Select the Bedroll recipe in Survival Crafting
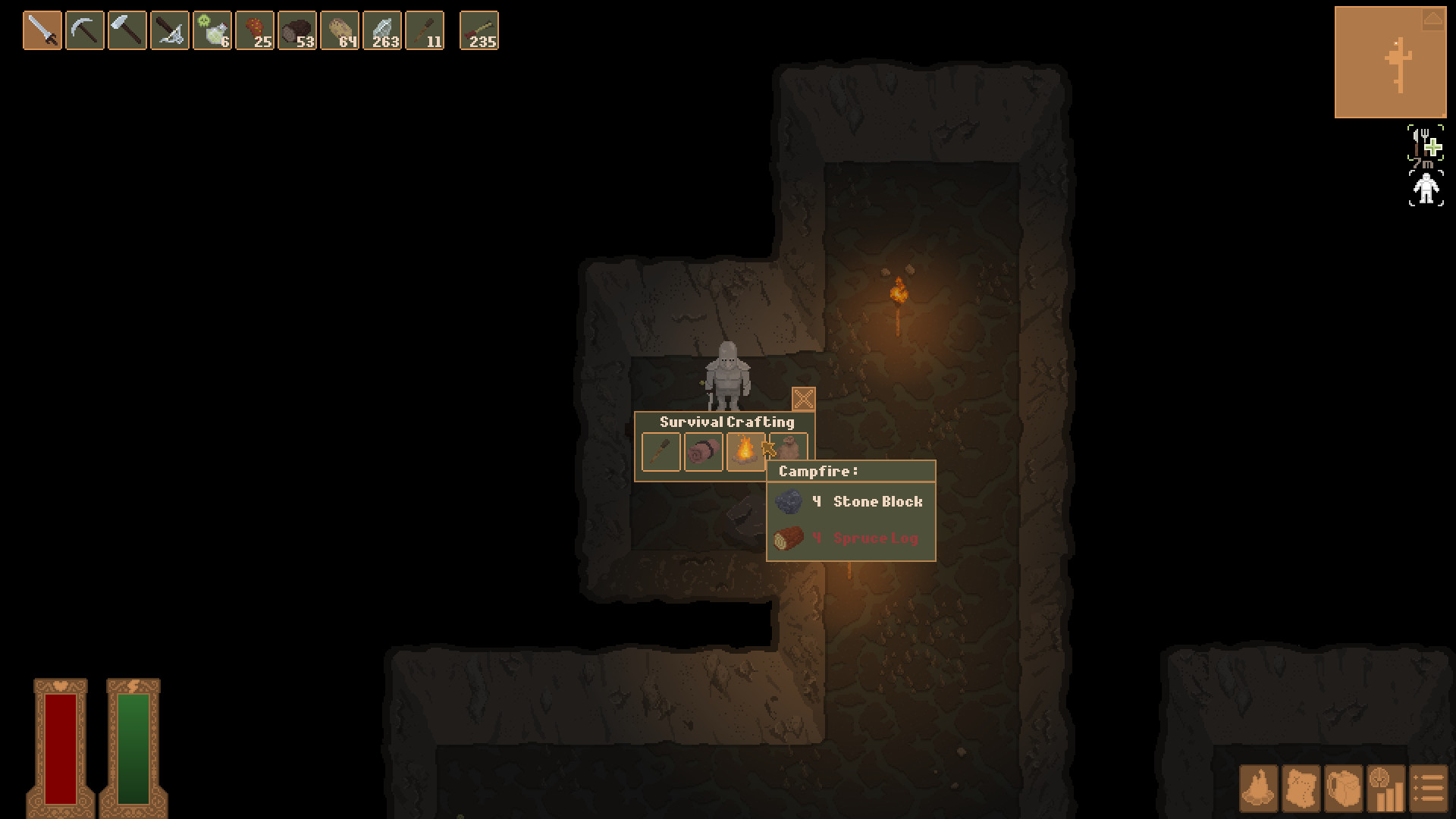The image size is (1456, 819). [x=704, y=451]
